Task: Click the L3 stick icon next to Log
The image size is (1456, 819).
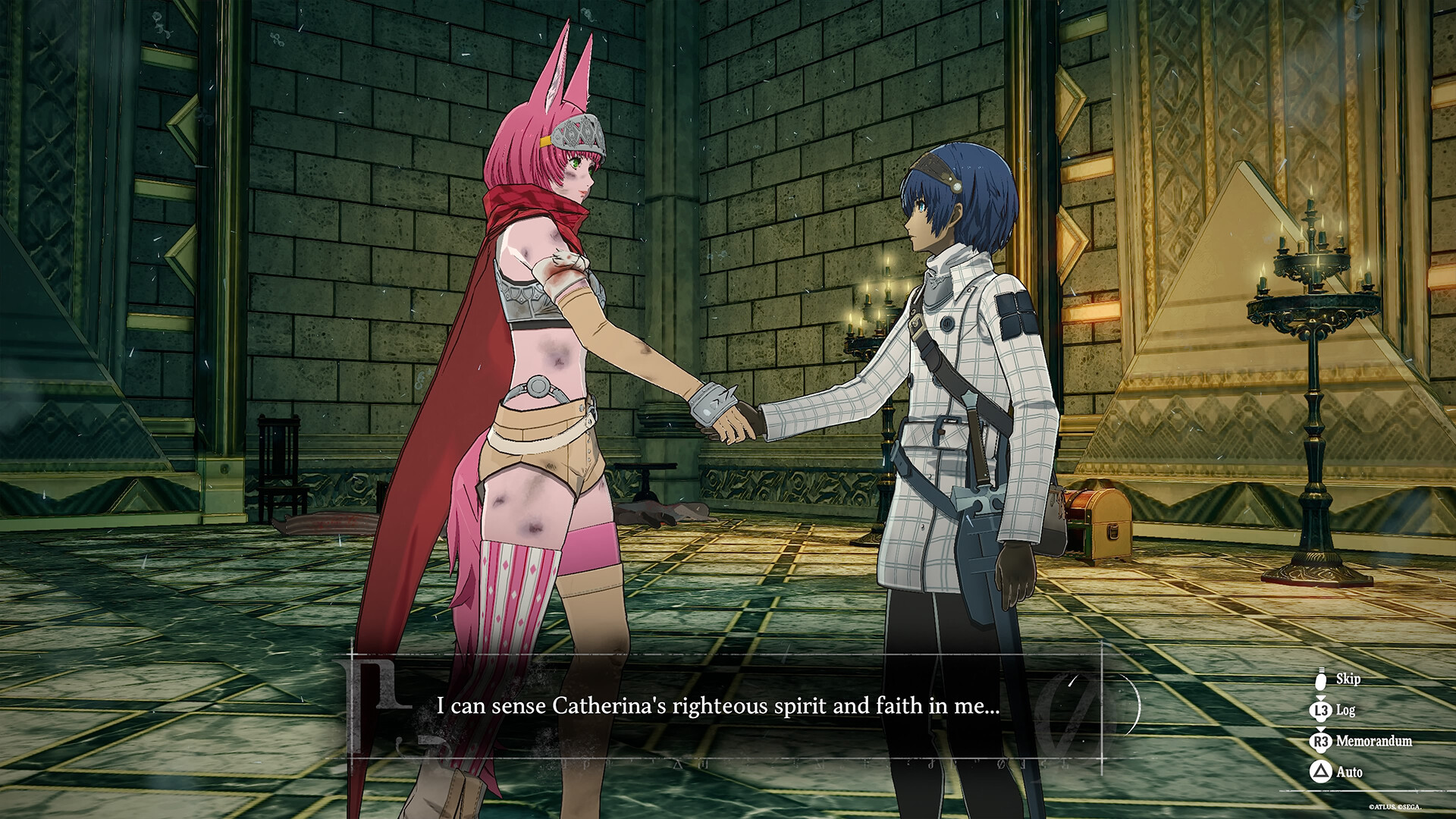Action: pyautogui.click(x=1320, y=711)
